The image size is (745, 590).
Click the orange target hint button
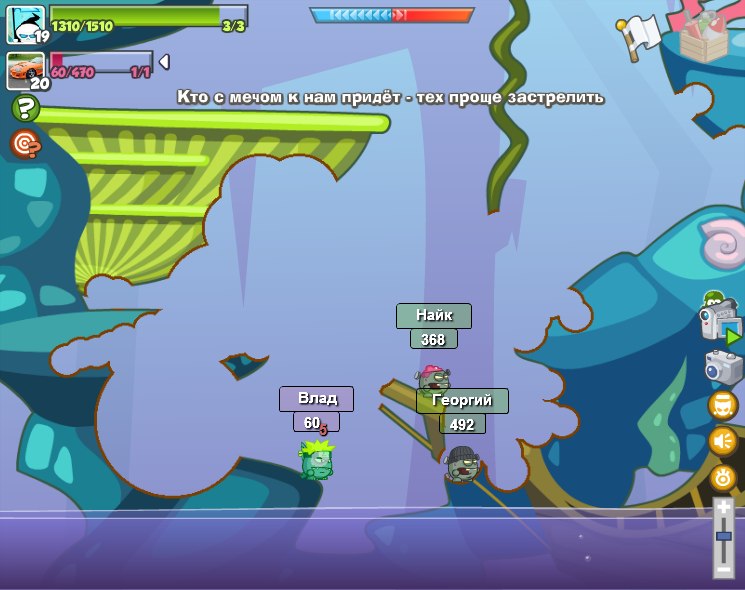click(x=25, y=145)
